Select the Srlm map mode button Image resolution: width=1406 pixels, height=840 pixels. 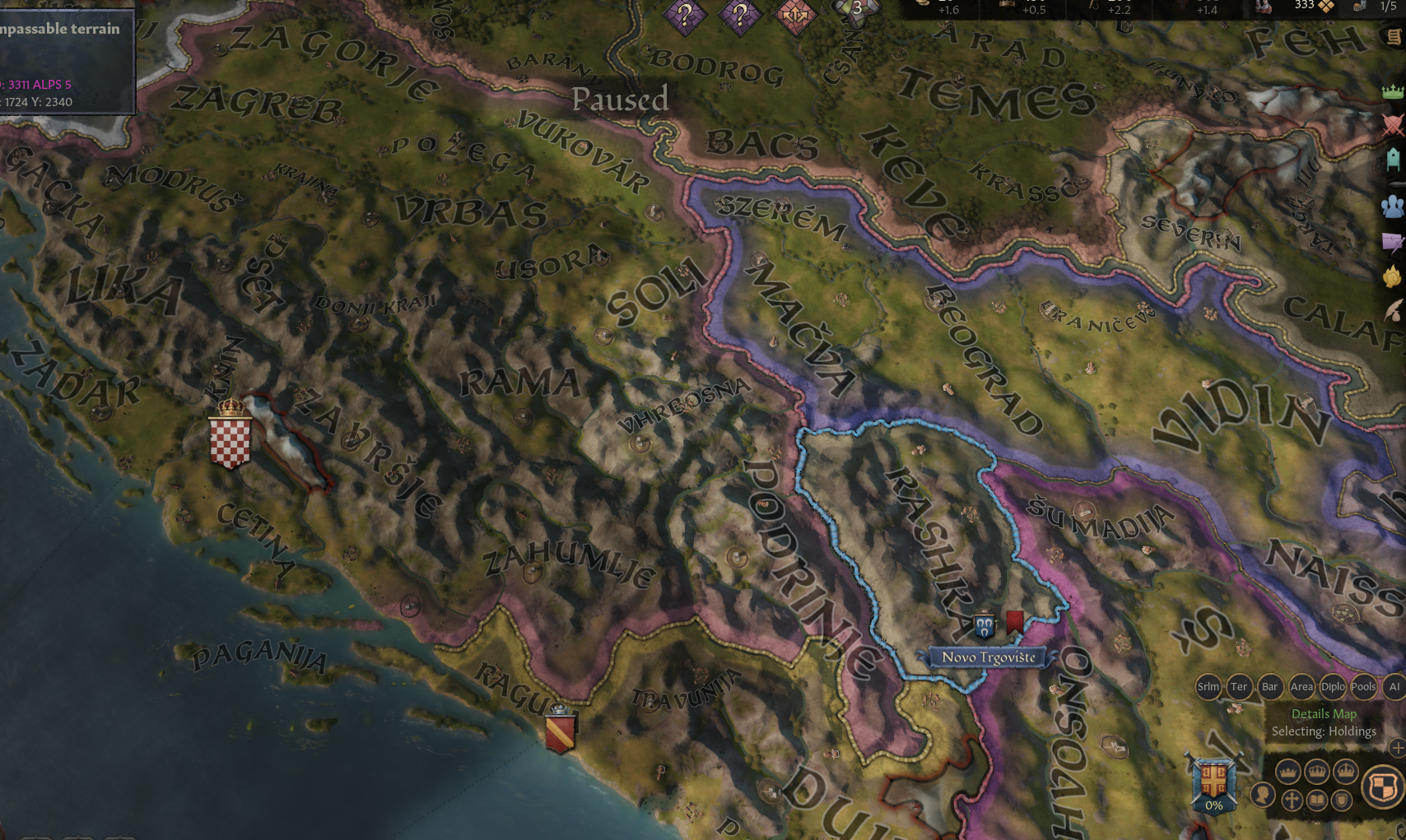click(1209, 687)
